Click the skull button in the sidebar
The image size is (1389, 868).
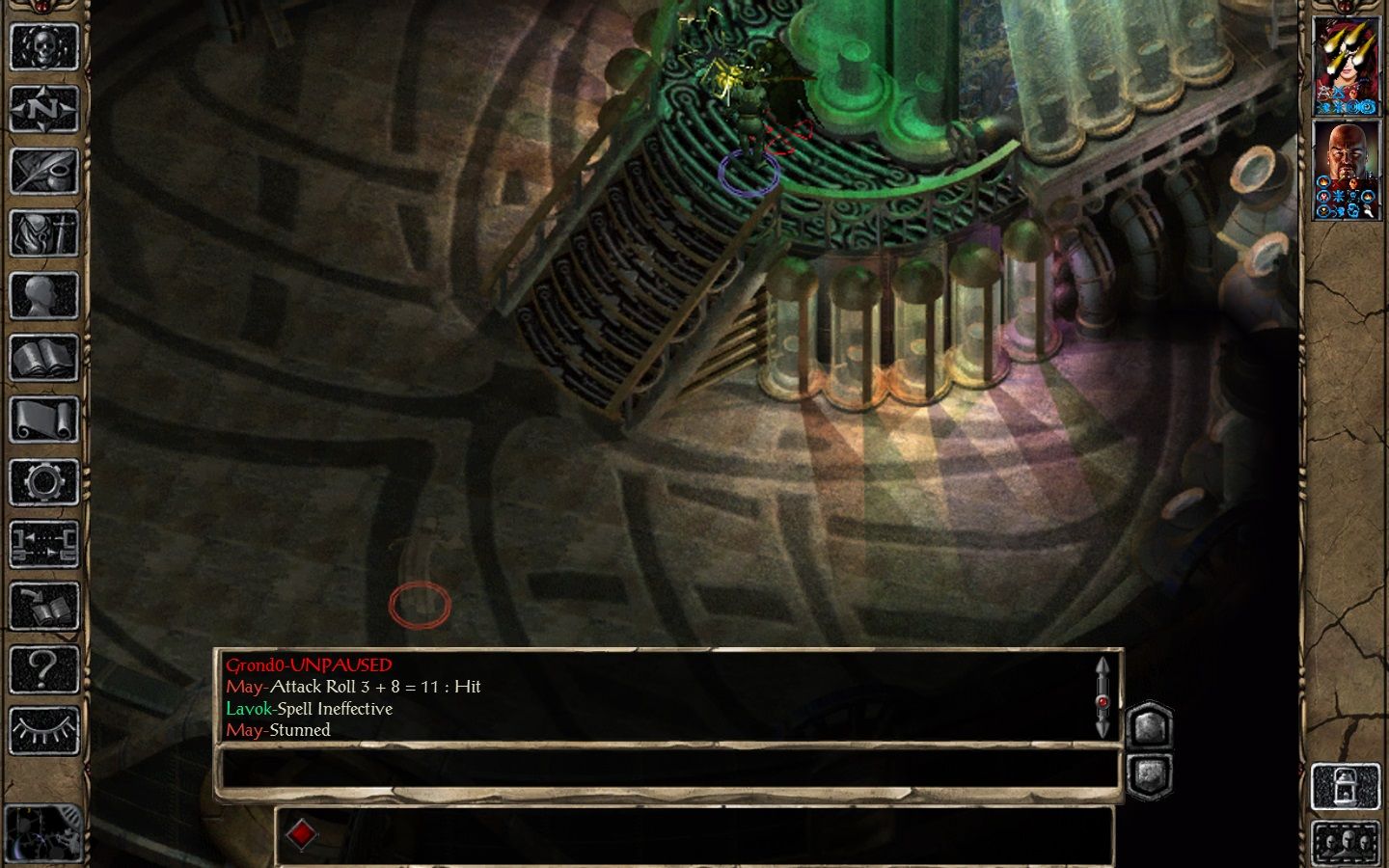tap(44, 46)
